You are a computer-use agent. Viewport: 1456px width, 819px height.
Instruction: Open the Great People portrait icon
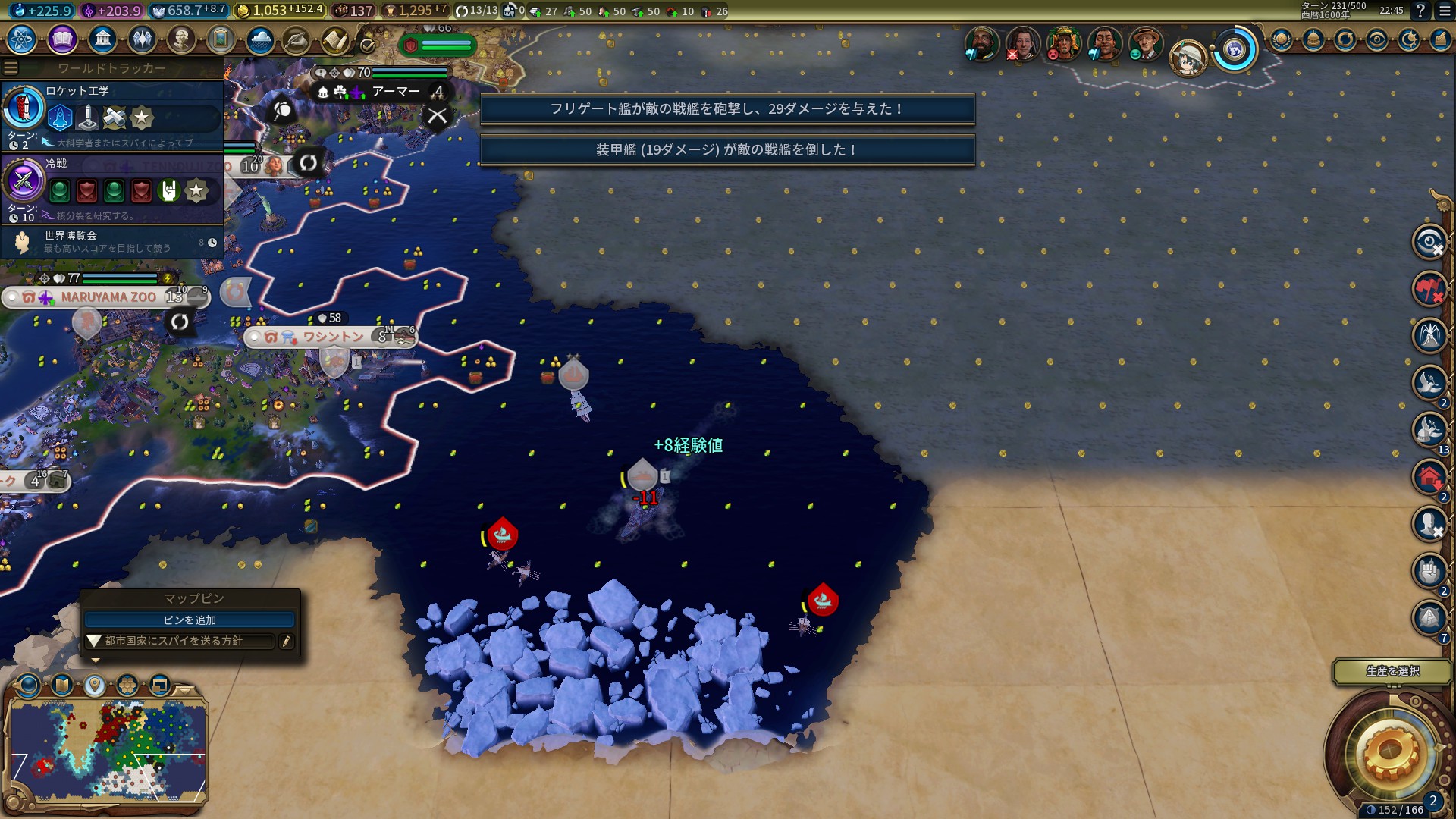coord(180,39)
